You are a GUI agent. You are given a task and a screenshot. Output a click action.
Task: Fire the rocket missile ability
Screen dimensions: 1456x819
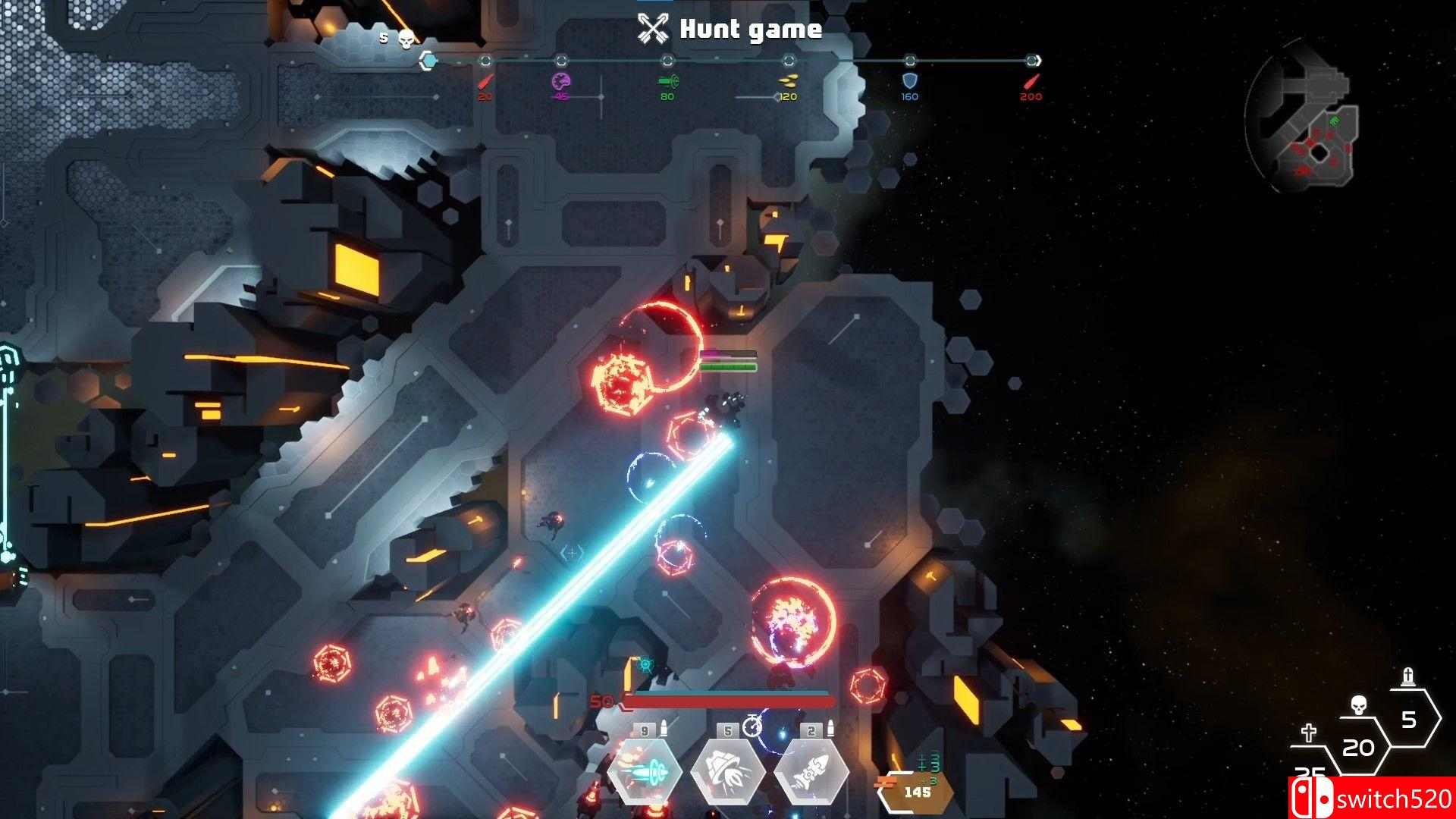click(x=811, y=772)
